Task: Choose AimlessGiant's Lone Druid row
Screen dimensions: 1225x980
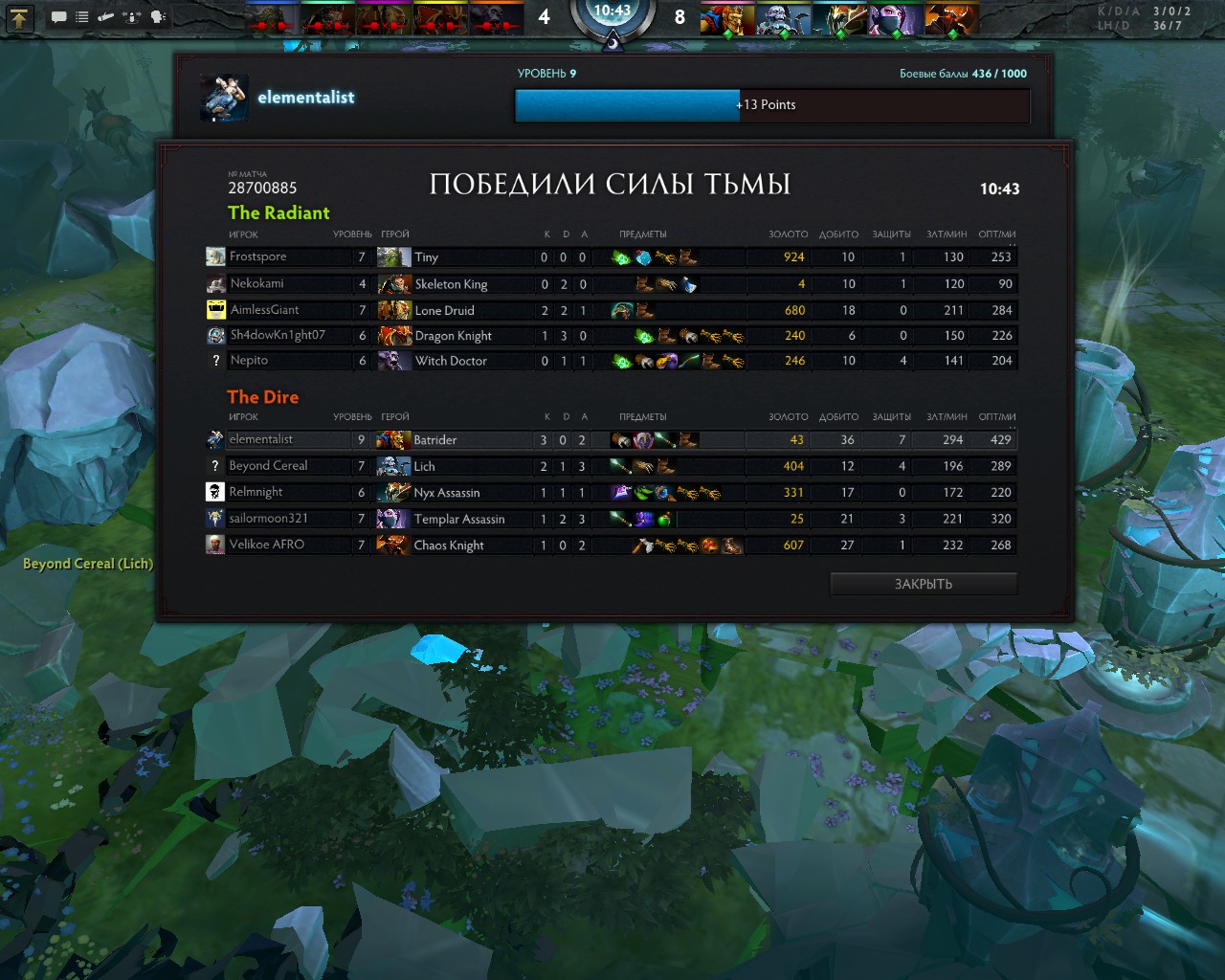Action: (444, 310)
